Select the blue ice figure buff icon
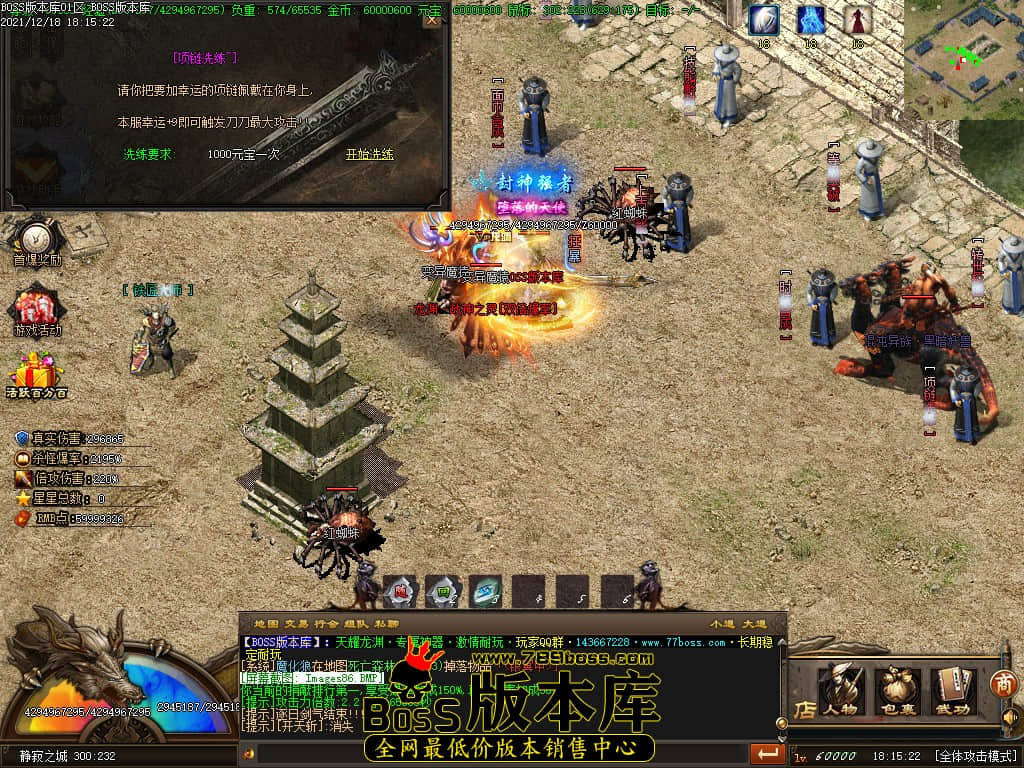 (x=811, y=20)
